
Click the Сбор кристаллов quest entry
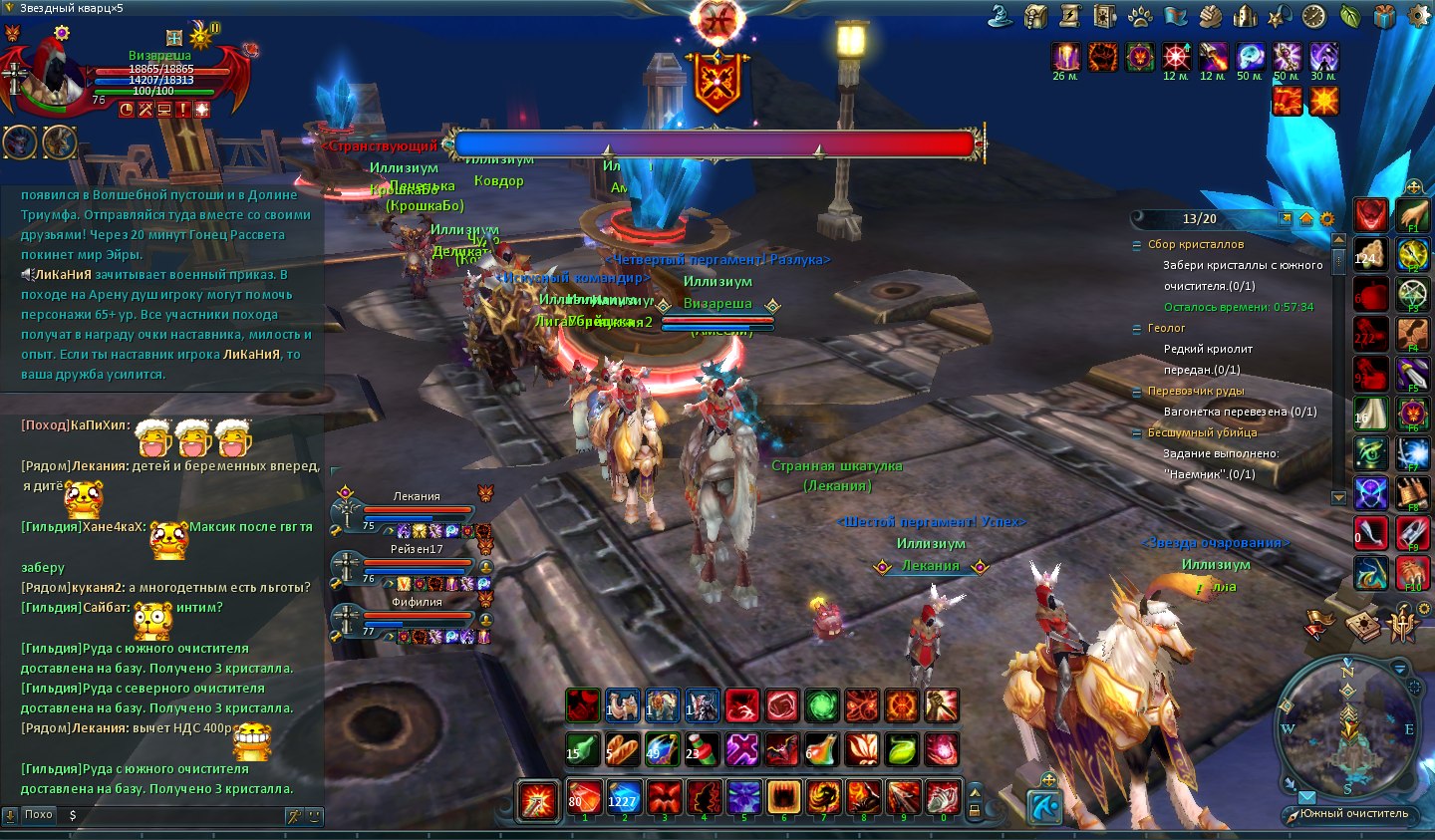(1195, 244)
